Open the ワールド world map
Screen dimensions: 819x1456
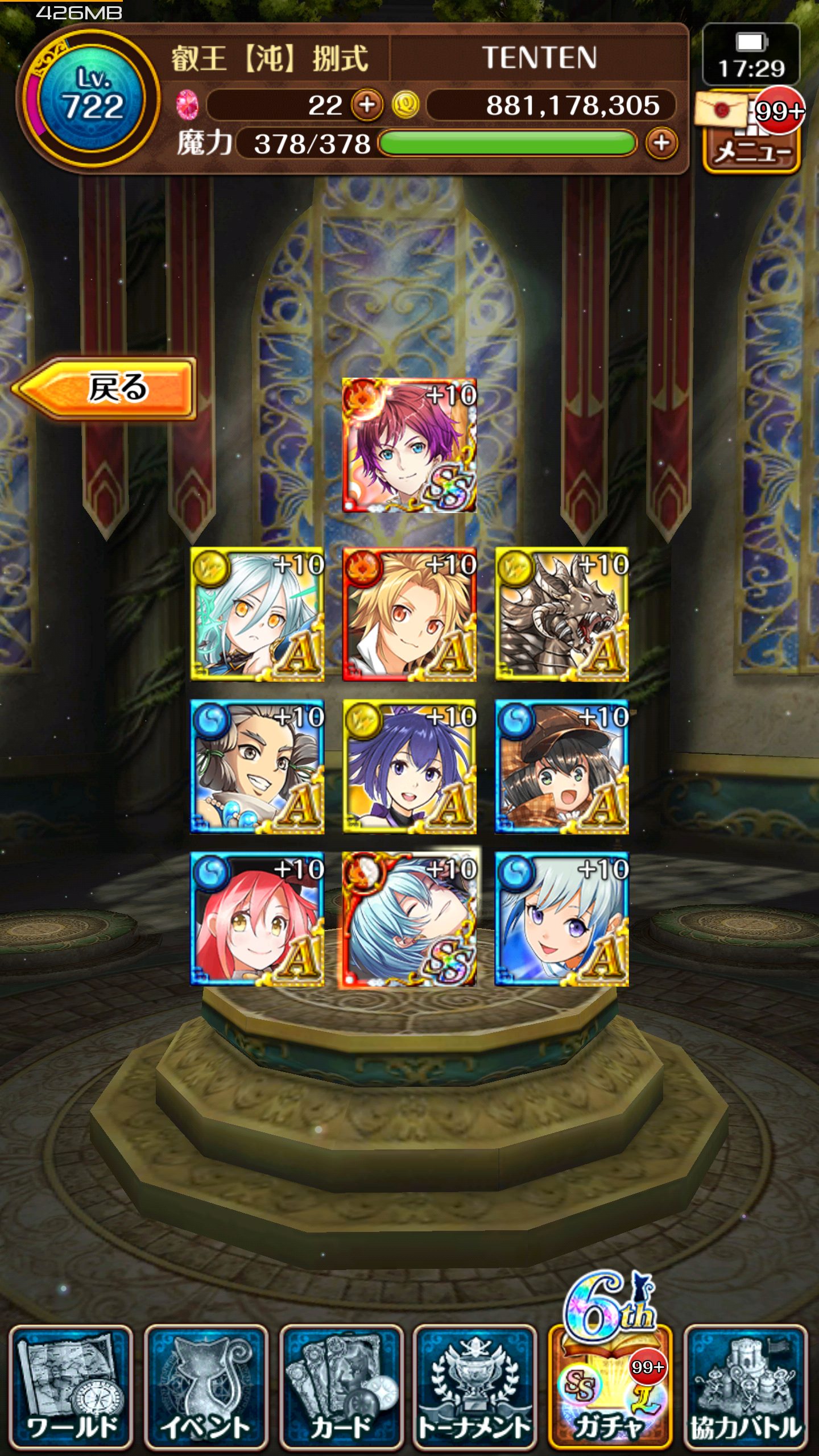[x=71, y=1387]
